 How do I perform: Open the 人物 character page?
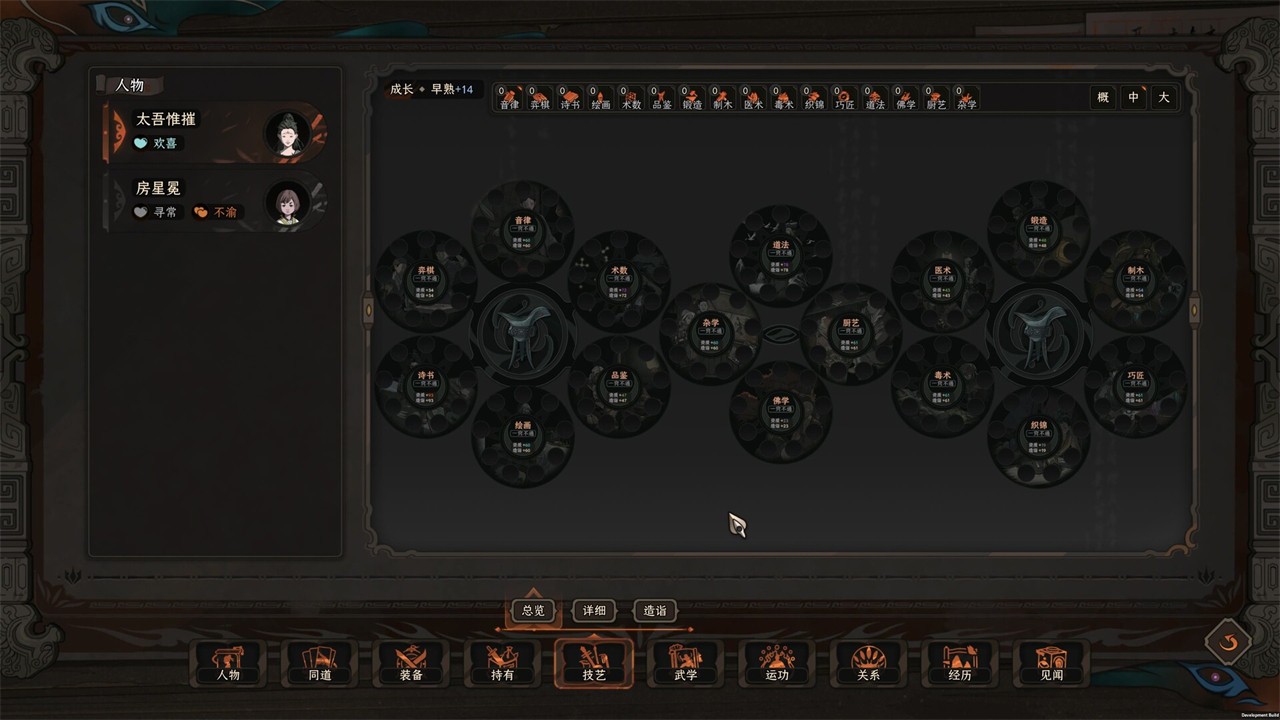[228, 664]
